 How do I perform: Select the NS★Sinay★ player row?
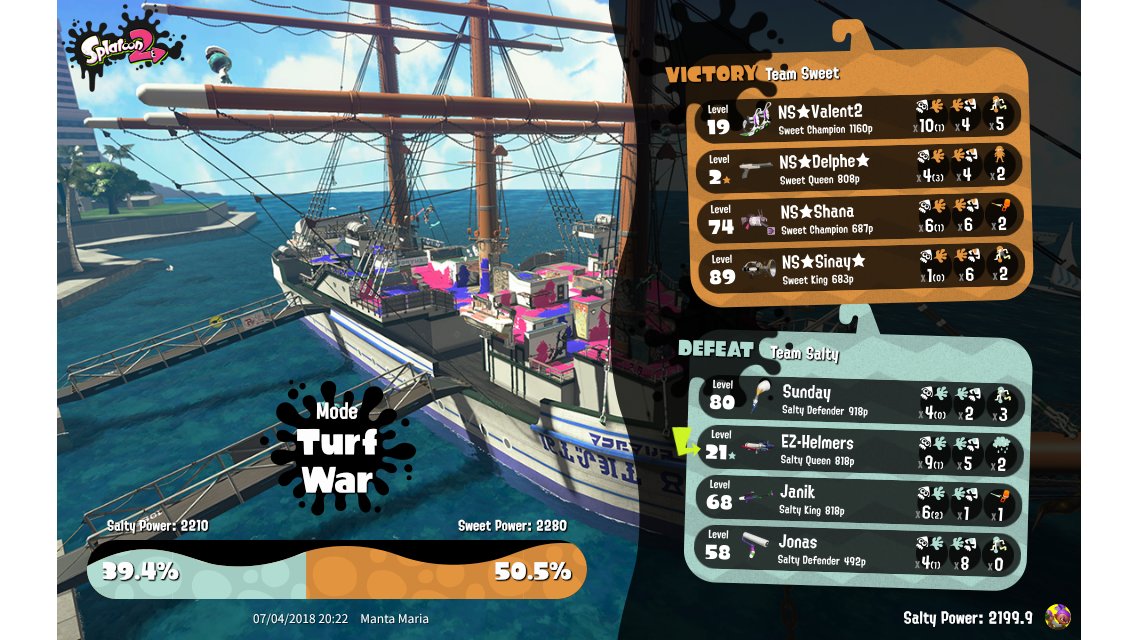pos(860,267)
